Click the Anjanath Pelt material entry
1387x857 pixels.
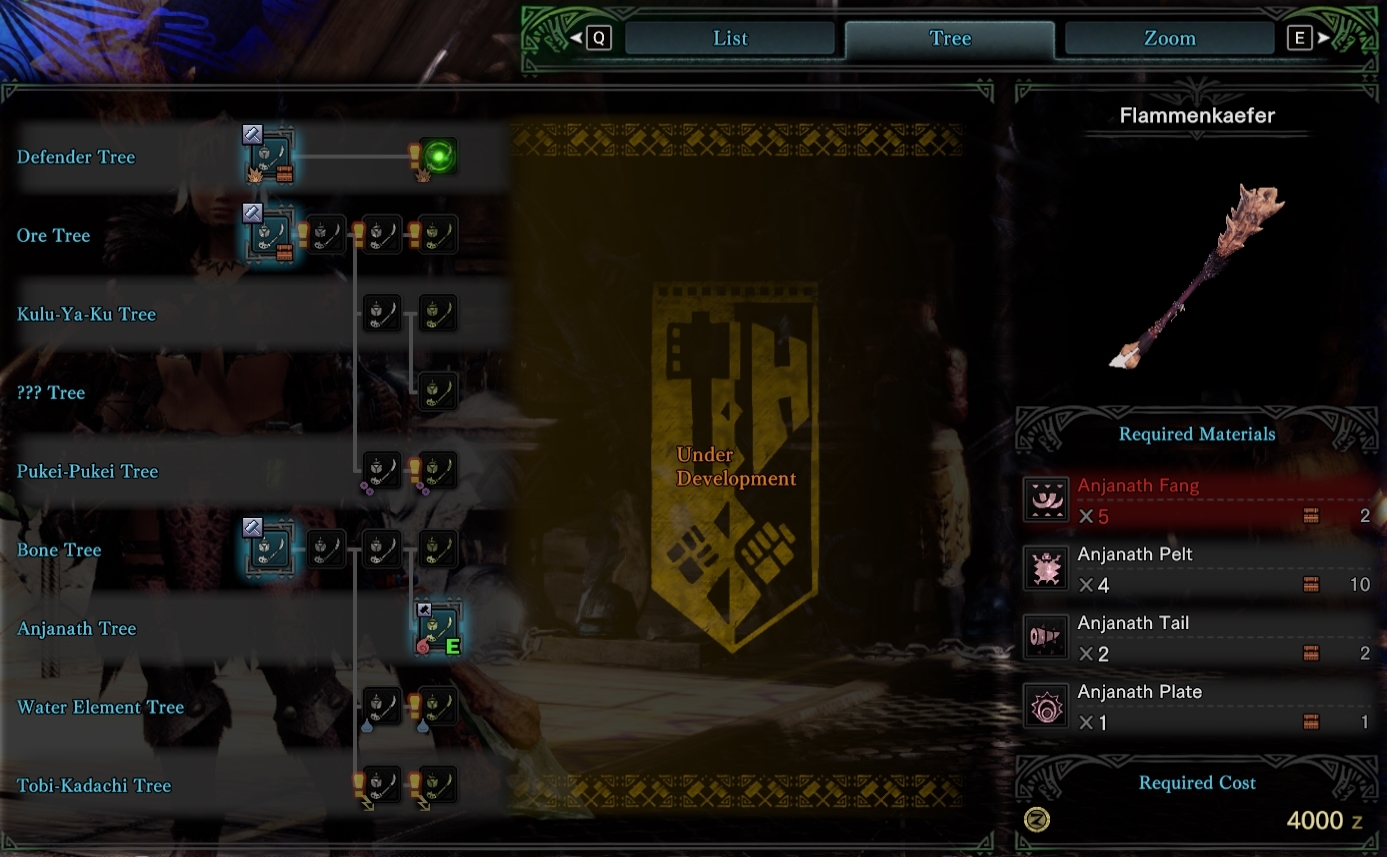pos(1197,568)
